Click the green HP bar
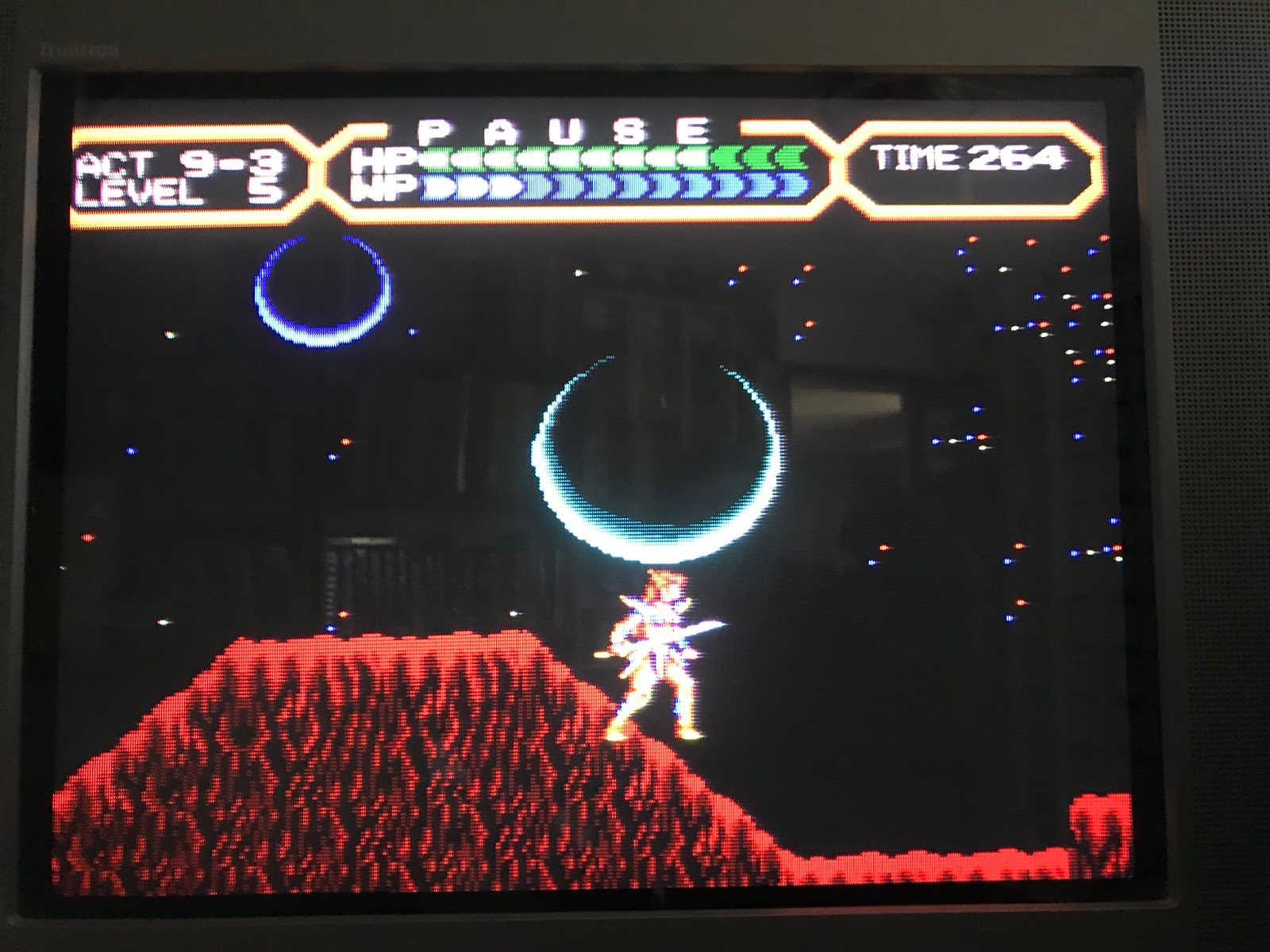Screen dimensions: 1270x952 pyautogui.click(x=571, y=159)
